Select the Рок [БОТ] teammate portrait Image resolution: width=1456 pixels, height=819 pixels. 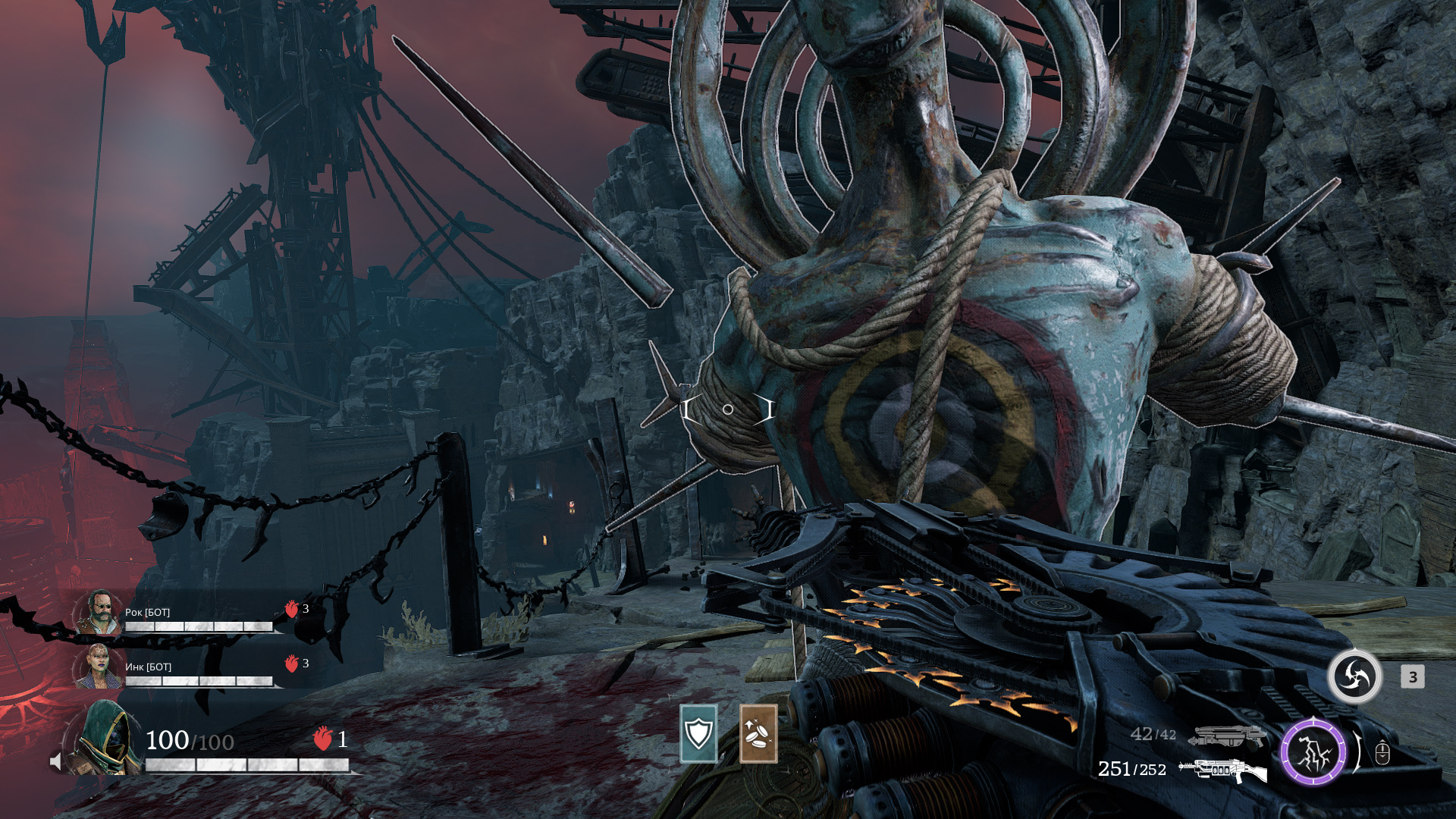[99, 613]
